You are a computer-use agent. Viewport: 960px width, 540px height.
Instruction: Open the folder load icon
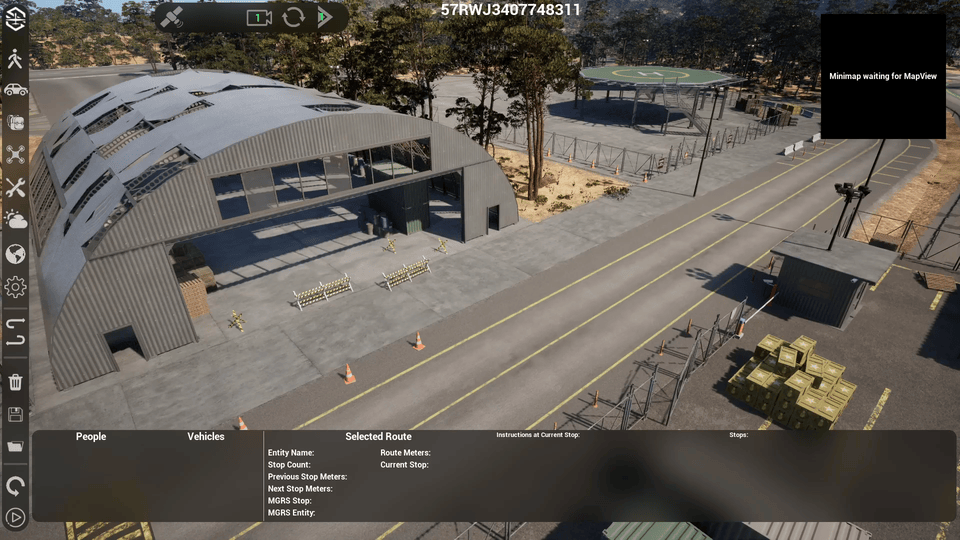pyautogui.click(x=15, y=446)
